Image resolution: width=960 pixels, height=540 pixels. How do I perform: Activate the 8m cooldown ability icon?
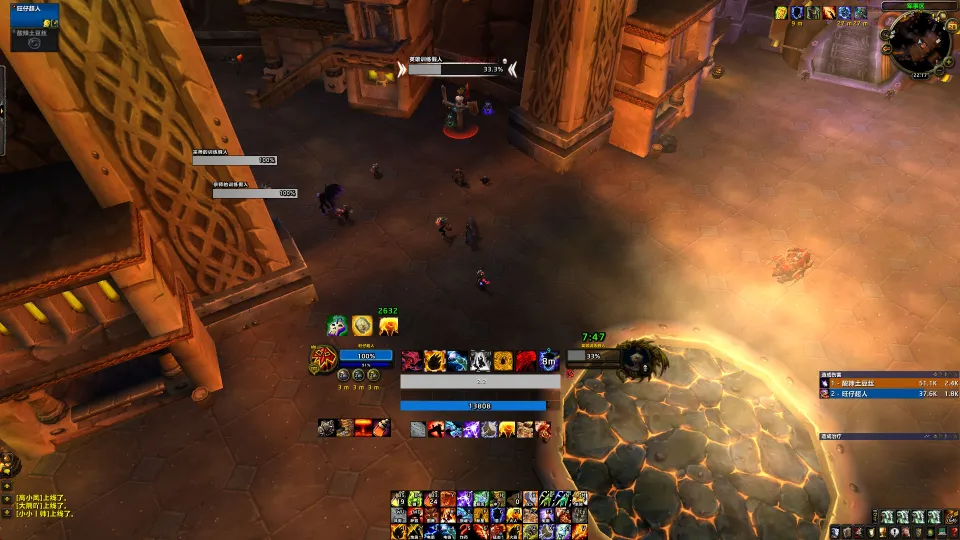[548, 360]
